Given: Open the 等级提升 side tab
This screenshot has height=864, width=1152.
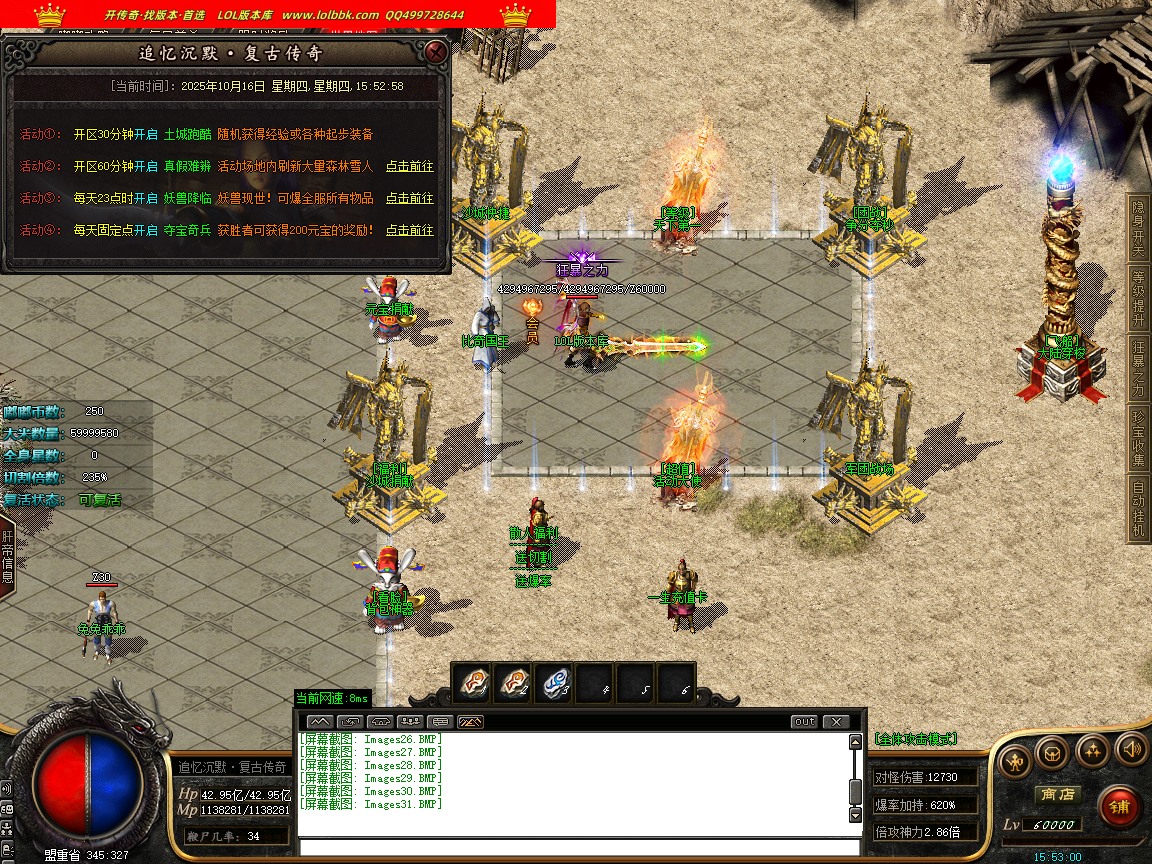Looking at the screenshot, I should [1138, 296].
